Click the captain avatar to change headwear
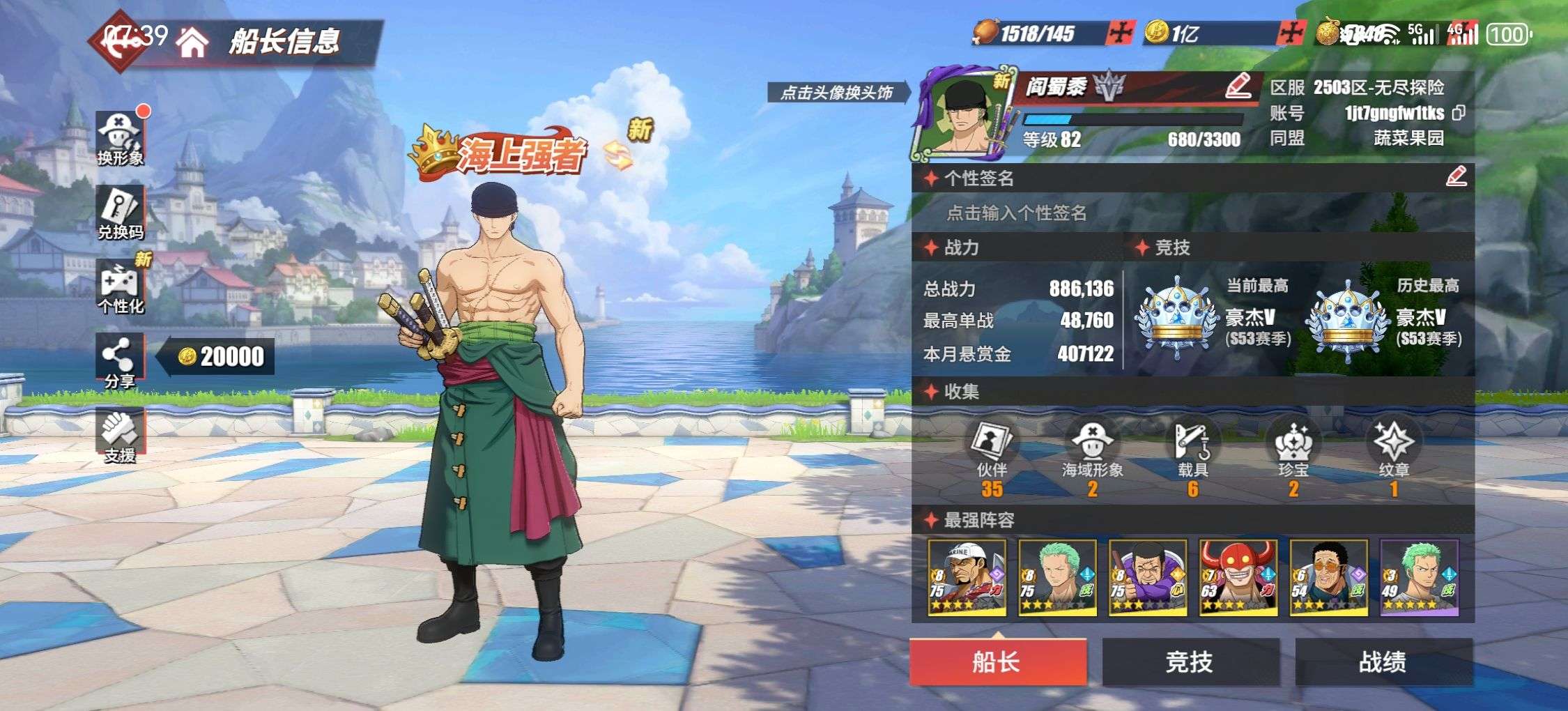 click(962, 115)
